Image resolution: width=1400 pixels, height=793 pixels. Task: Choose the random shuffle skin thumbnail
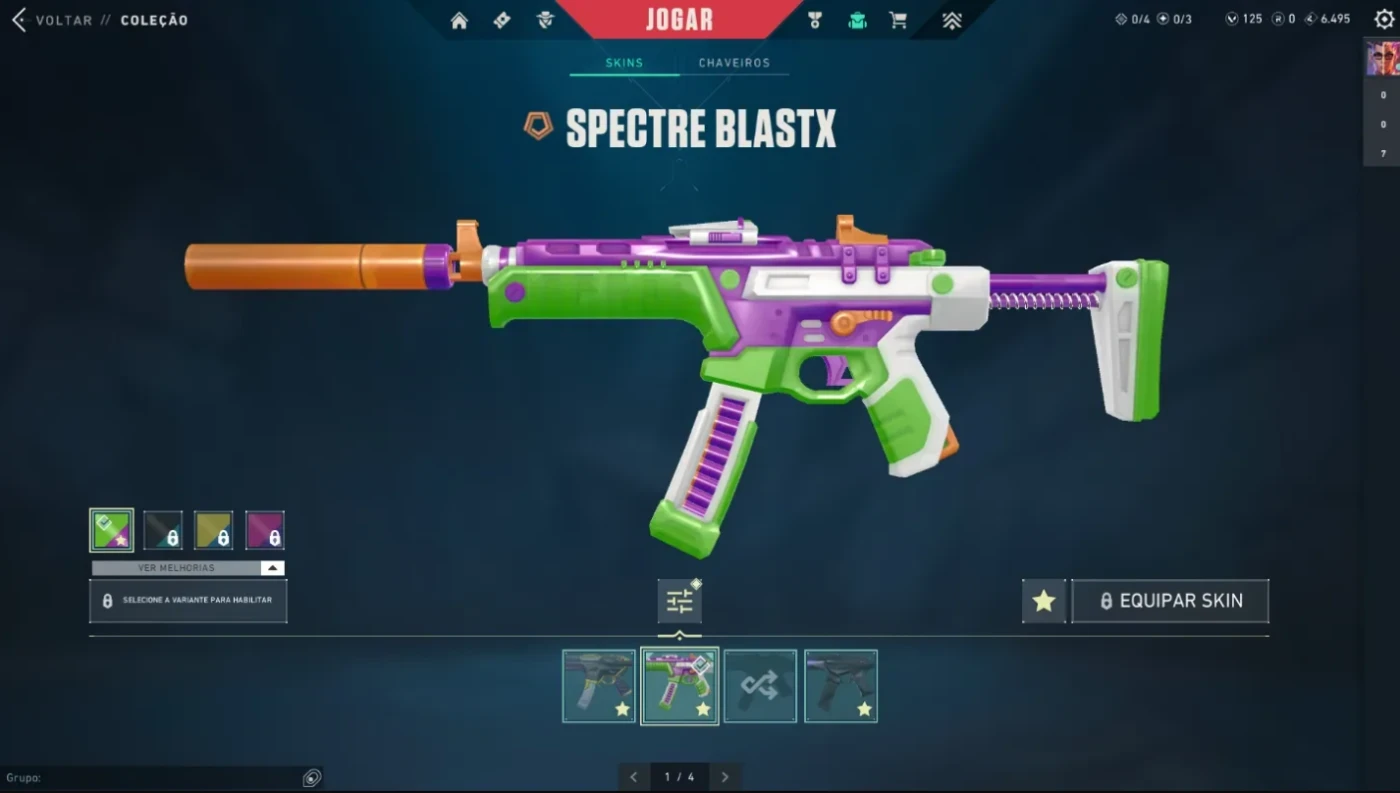(760, 686)
